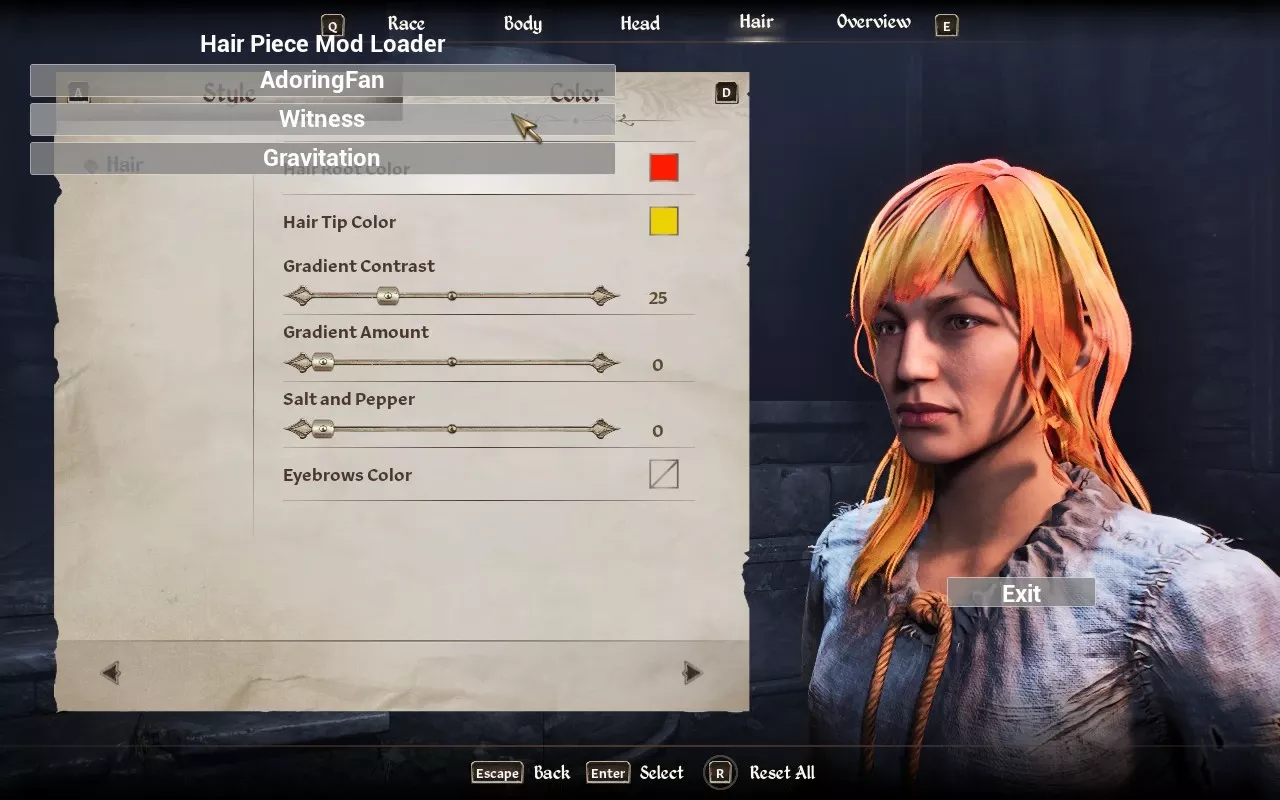Click the Back option at the bottom
Viewport: 1280px width, 800px height.
click(551, 773)
